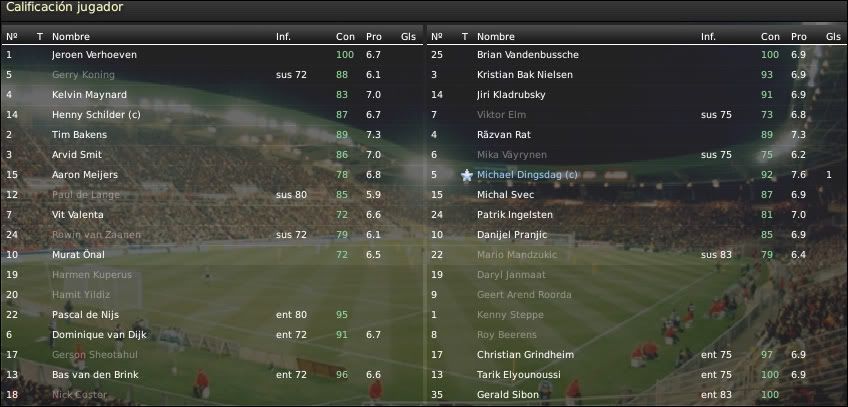Select Michael Dingsdag's highlighted row
This screenshot has width=848, height=407.
click(527, 175)
